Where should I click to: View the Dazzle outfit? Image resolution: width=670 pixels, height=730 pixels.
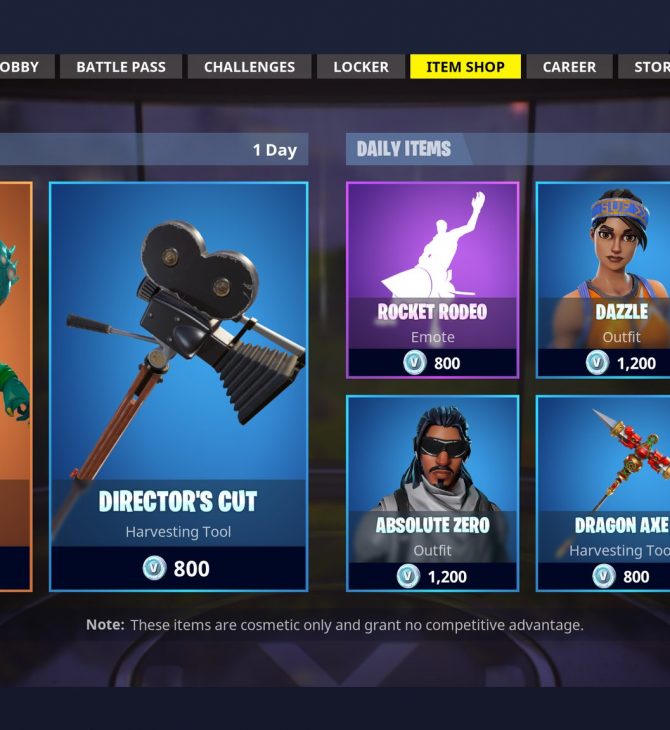pyautogui.click(x=604, y=280)
